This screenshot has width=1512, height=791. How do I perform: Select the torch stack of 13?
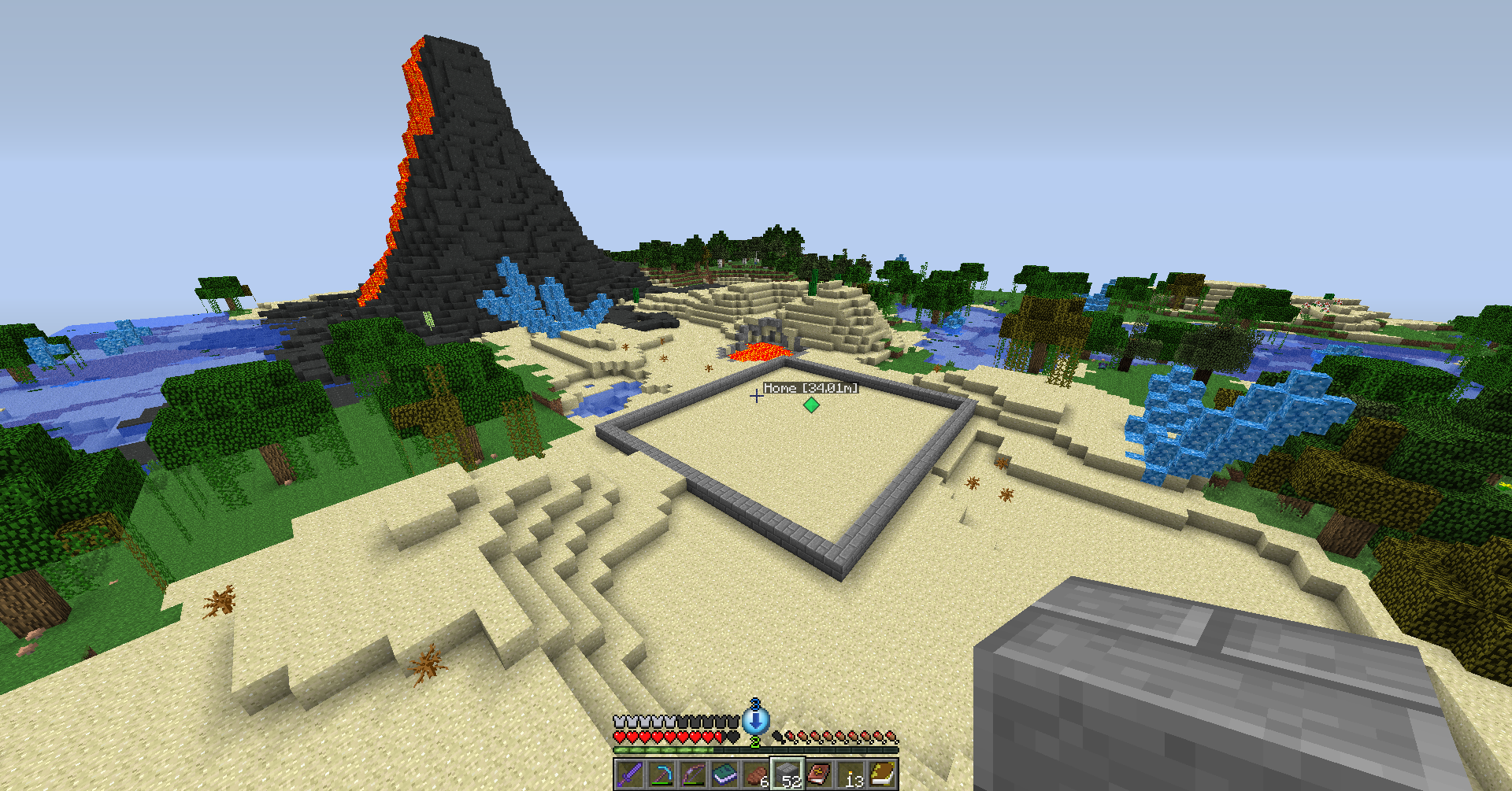(x=850, y=774)
